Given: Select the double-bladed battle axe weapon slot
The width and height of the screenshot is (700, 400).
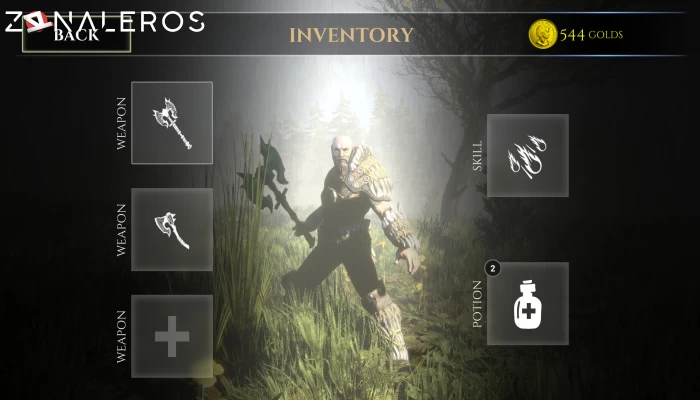Looking at the screenshot, I should click(172, 123).
